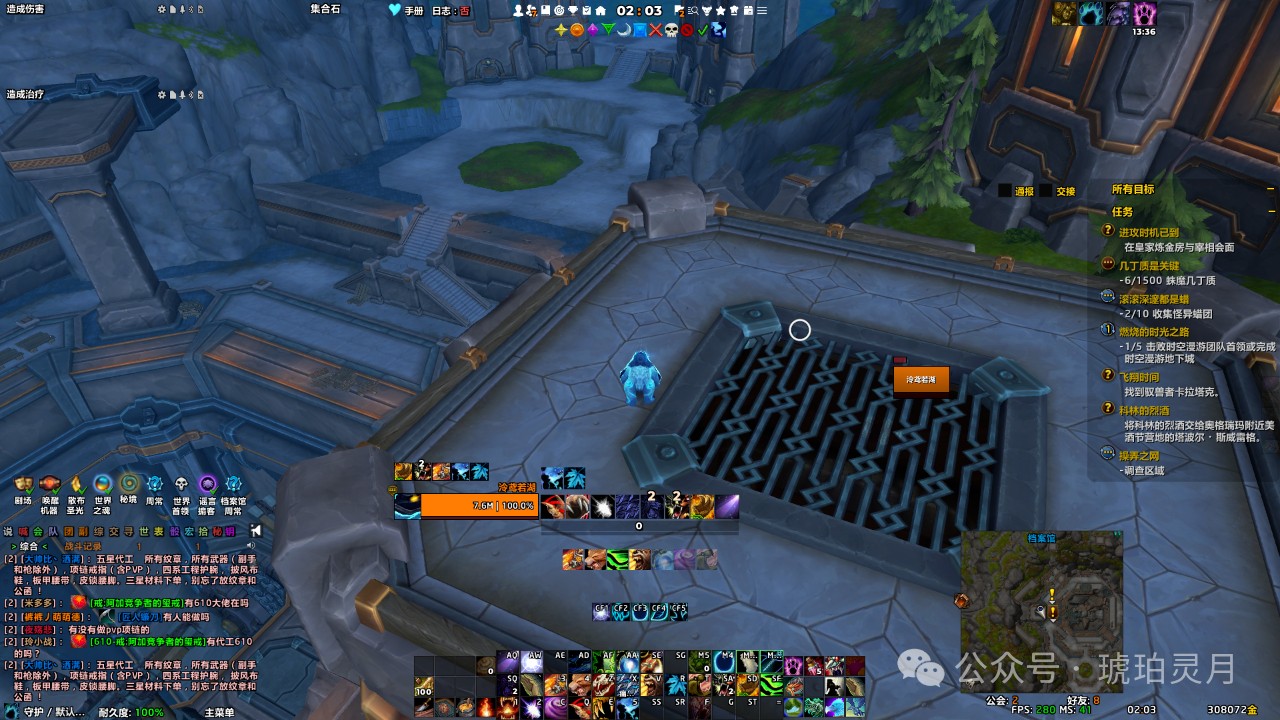
Task: Select the red X raid marker
Action: pos(655,30)
